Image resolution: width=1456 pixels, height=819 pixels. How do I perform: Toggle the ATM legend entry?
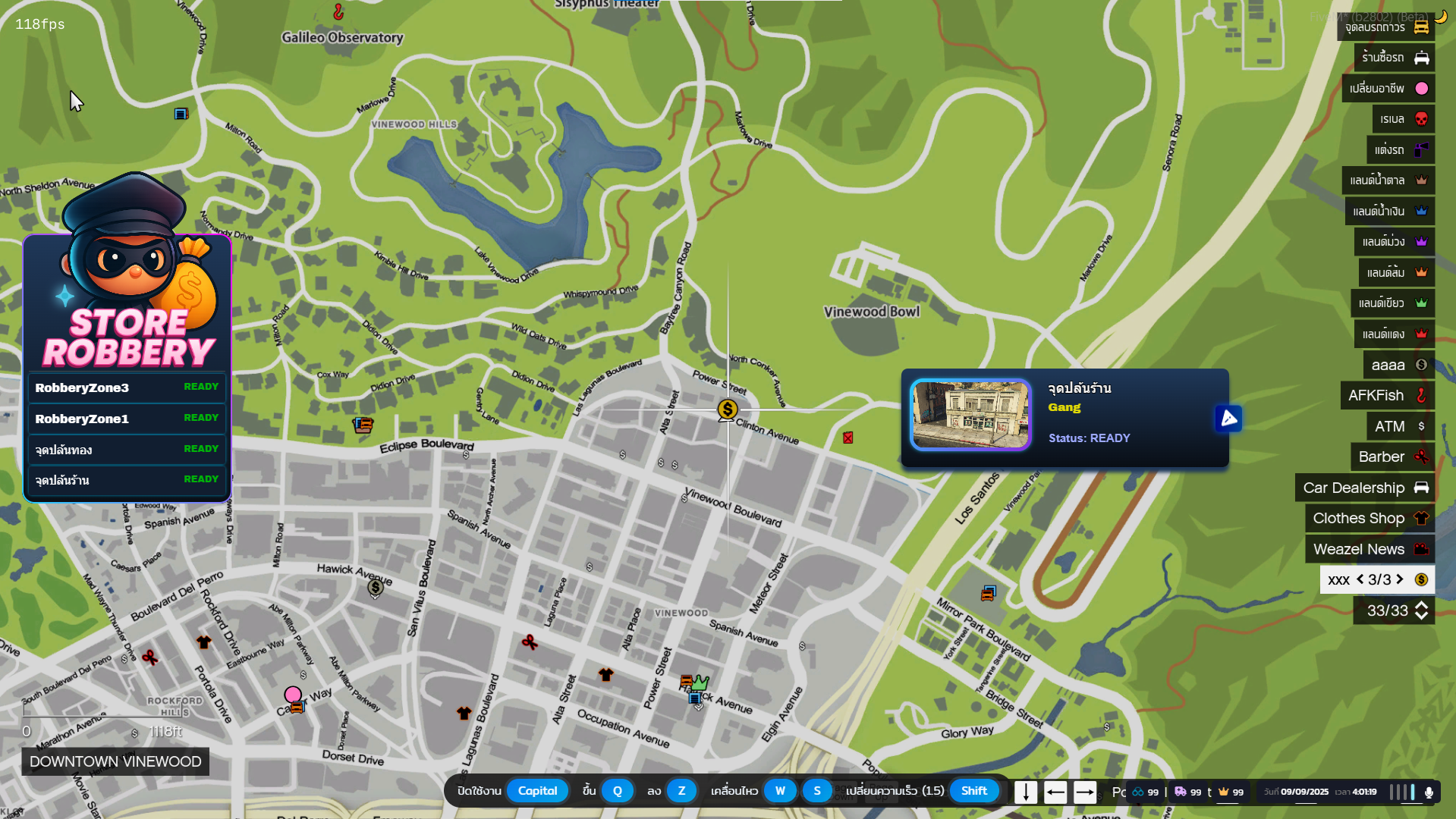[x=1400, y=426]
